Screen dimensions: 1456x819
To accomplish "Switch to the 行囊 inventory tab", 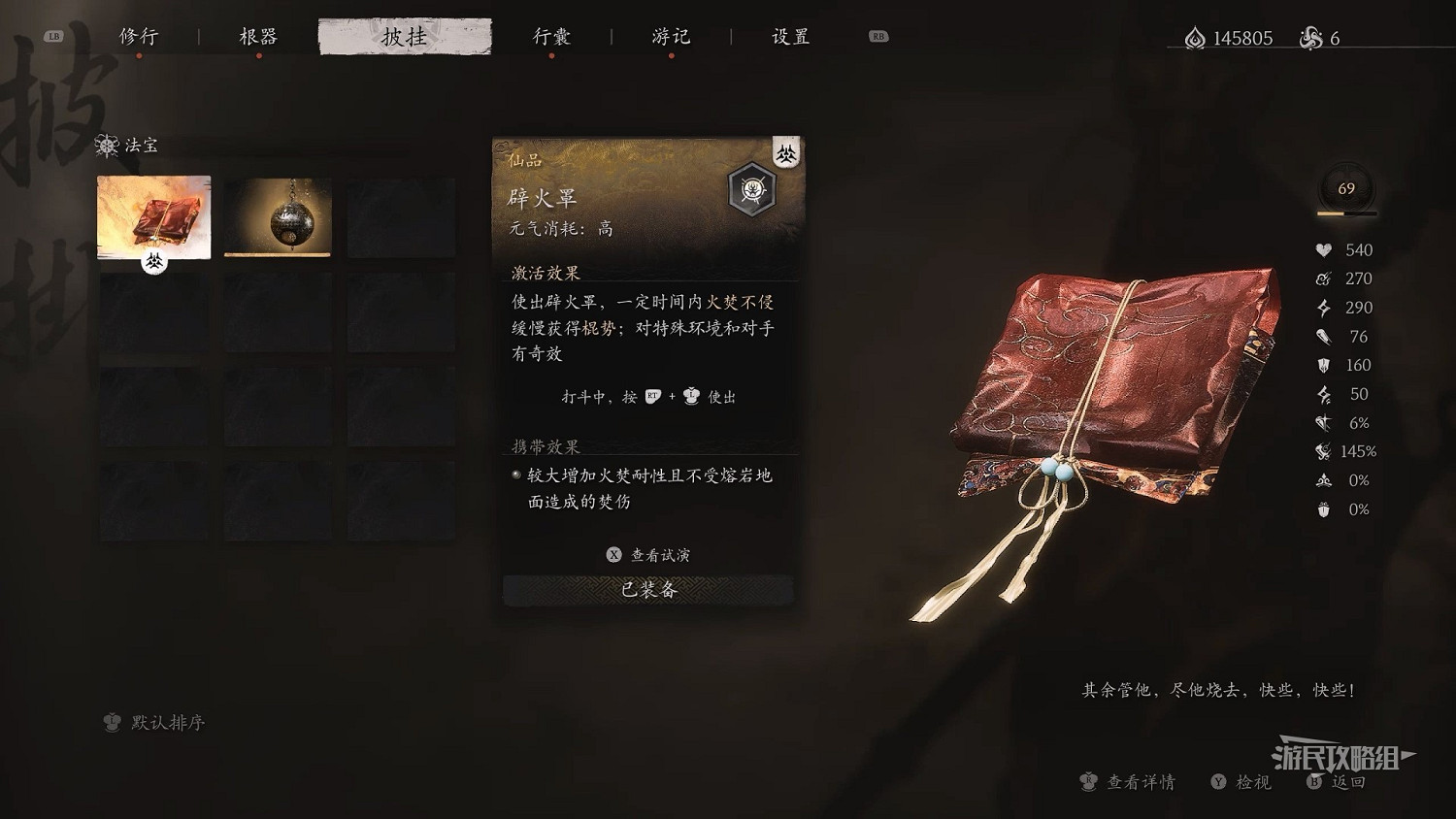I will click(551, 36).
